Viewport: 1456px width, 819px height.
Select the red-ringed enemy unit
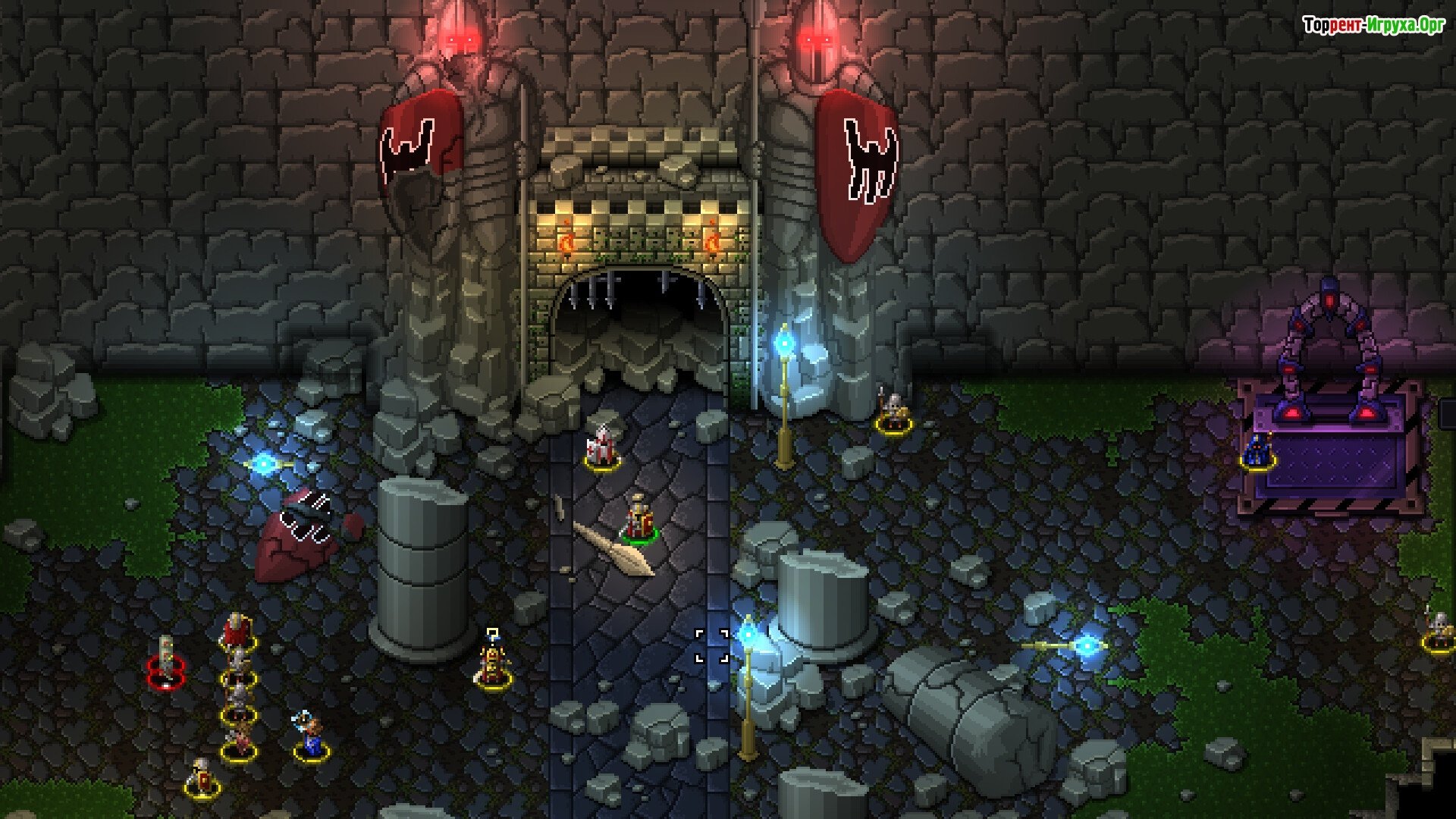pos(166,661)
